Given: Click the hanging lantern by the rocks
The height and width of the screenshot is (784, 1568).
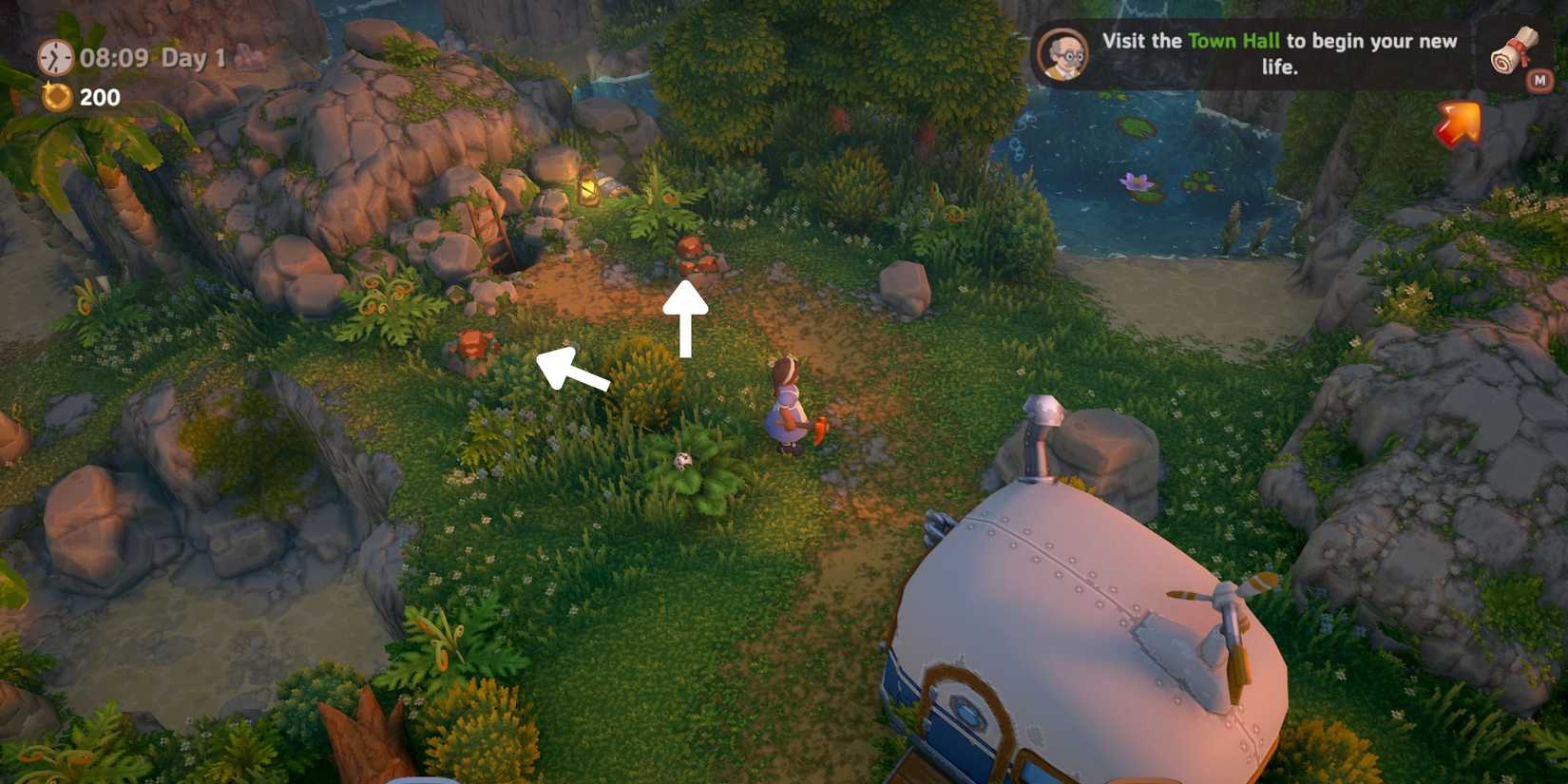Looking at the screenshot, I should click(x=586, y=187).
